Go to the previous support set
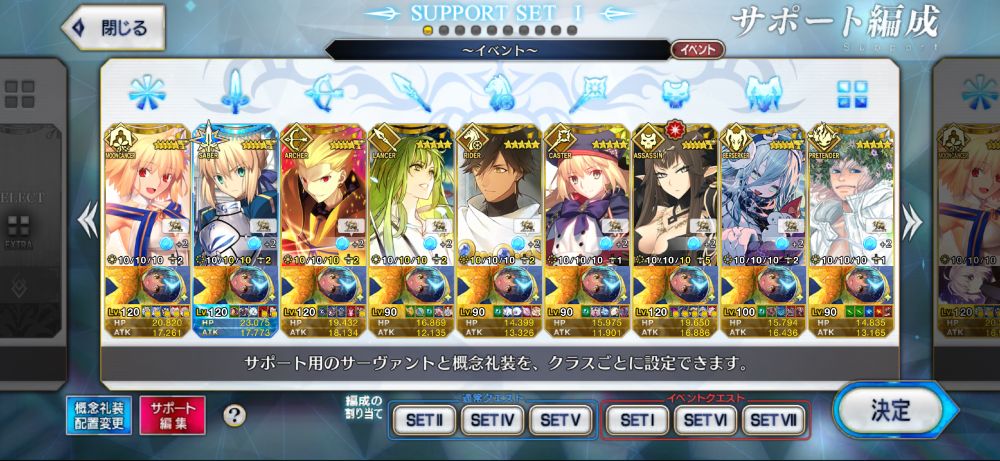The height and width of the screenshot is (461, 1000). [x=88, y=214]
